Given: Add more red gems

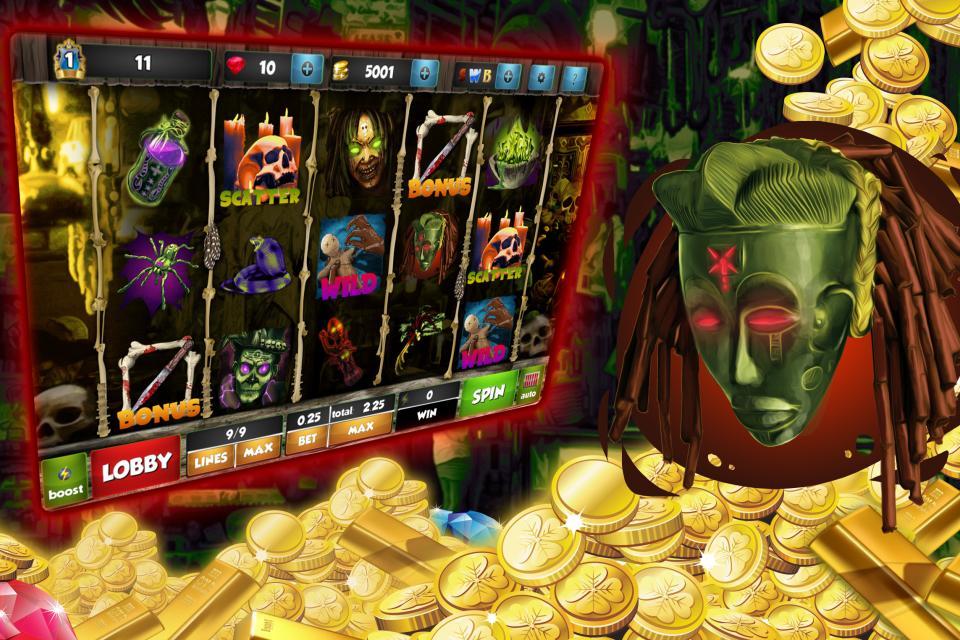Looking at the screenshot, I should [307, 69].
